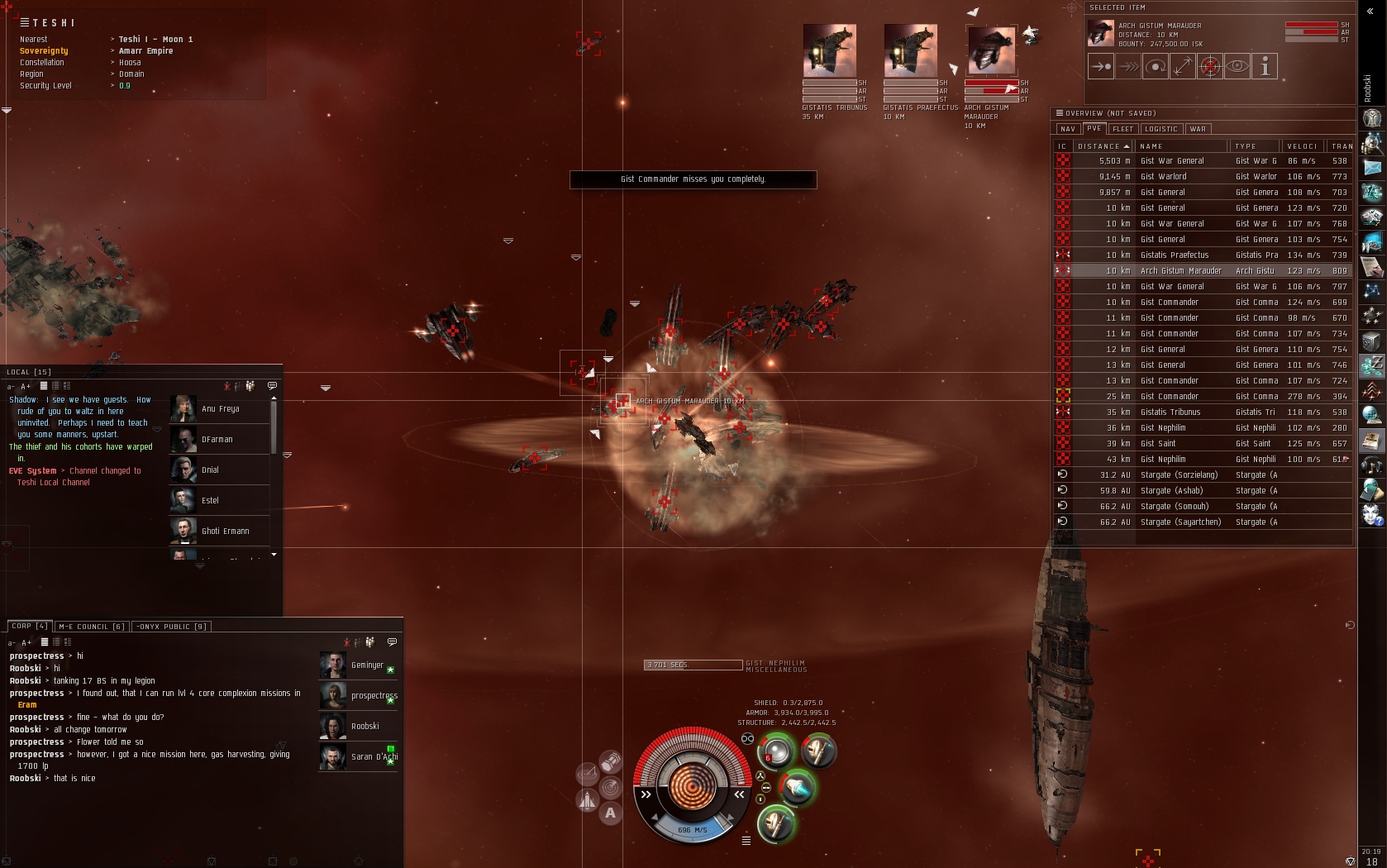
Task: Select the LOGISTIC overview tab
Action: (x=1161, y=129)
